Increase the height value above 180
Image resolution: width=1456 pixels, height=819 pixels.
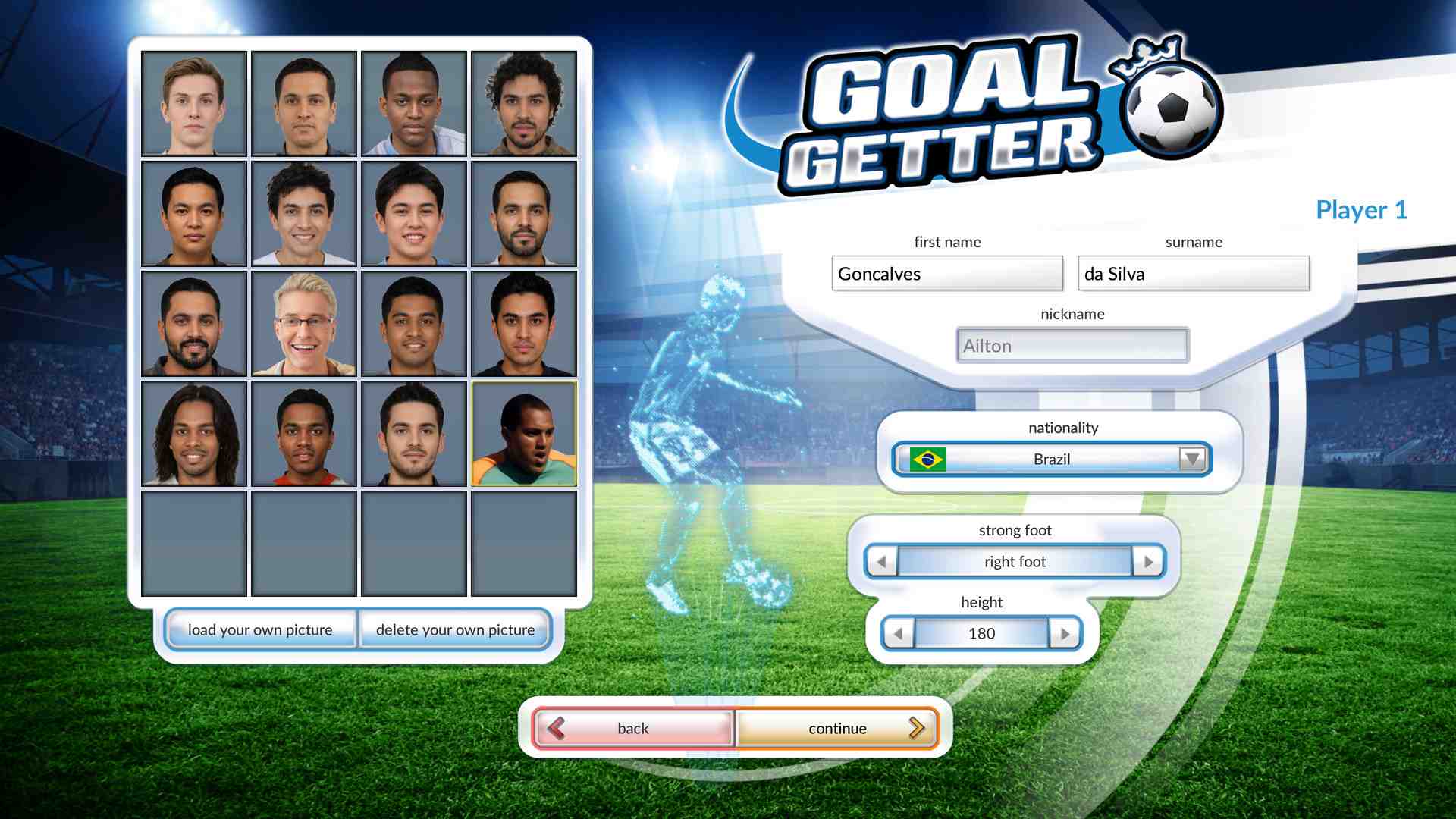1065,634
